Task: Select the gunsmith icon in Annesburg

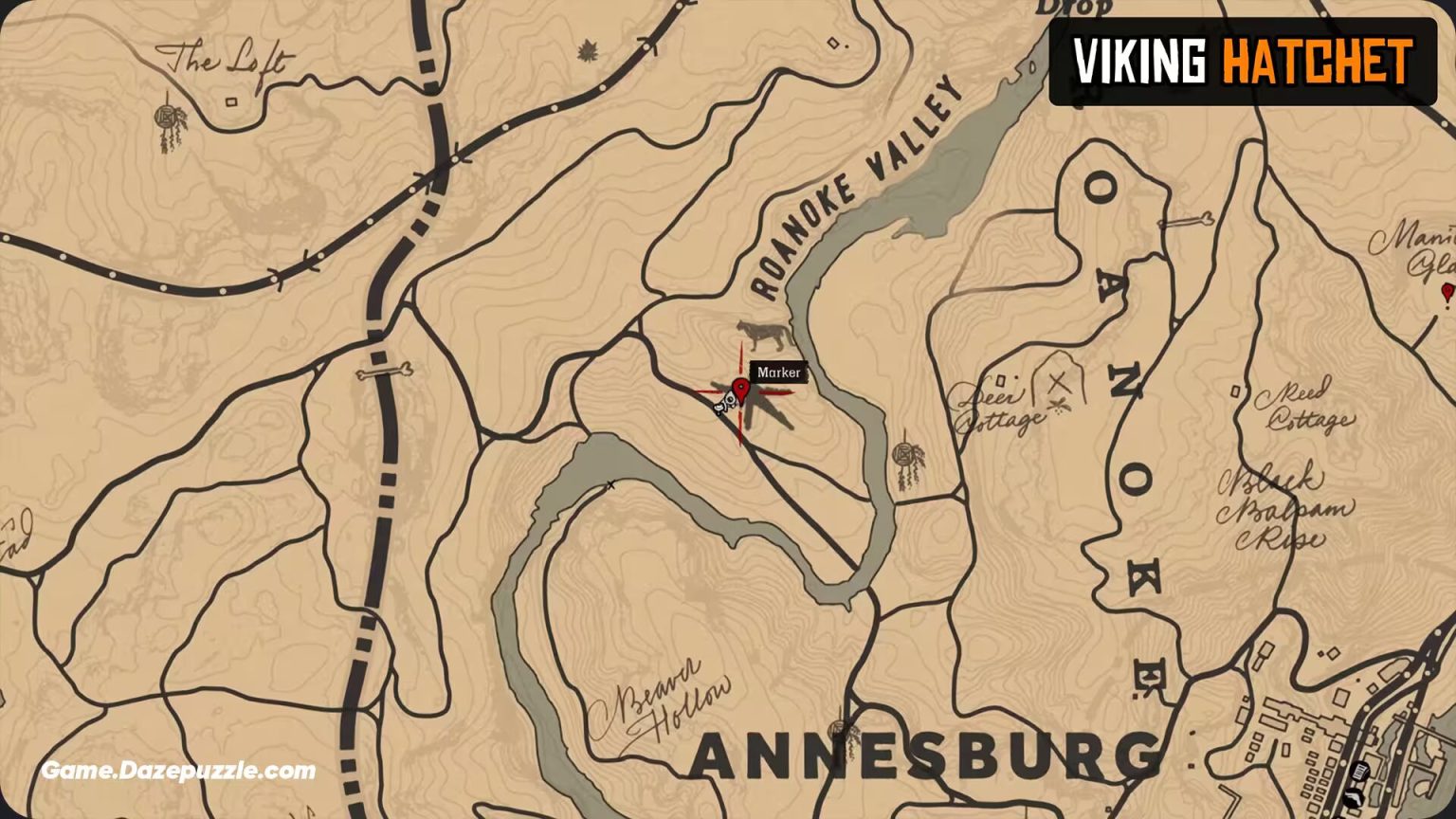Action: (1354, 798)
